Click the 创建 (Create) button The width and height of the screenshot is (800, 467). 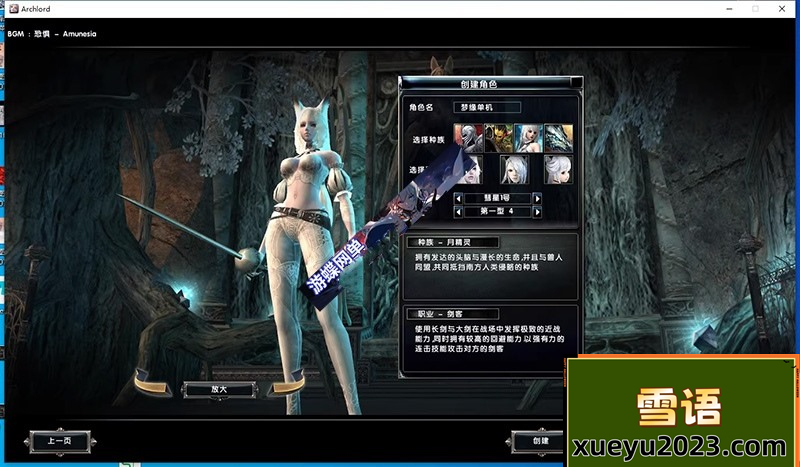[x=540, y=440]
